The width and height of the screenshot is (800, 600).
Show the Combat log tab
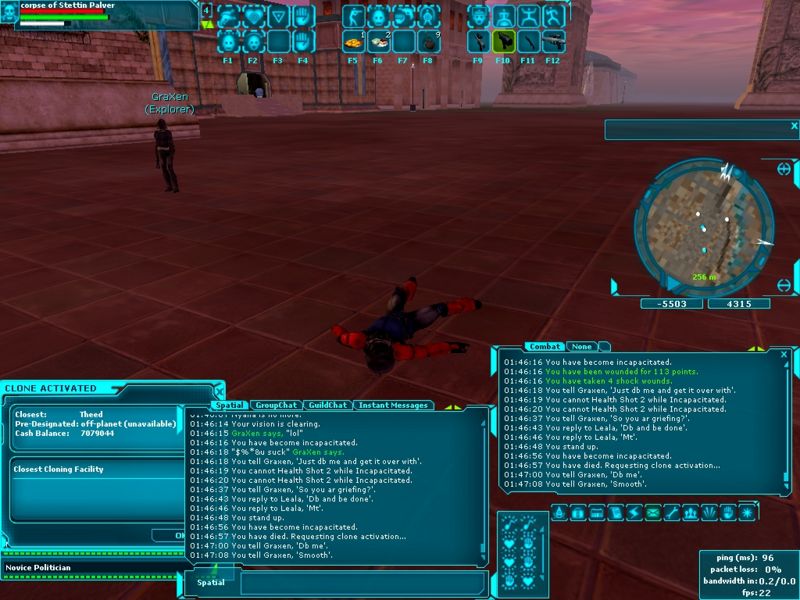(x=545, y=347)
